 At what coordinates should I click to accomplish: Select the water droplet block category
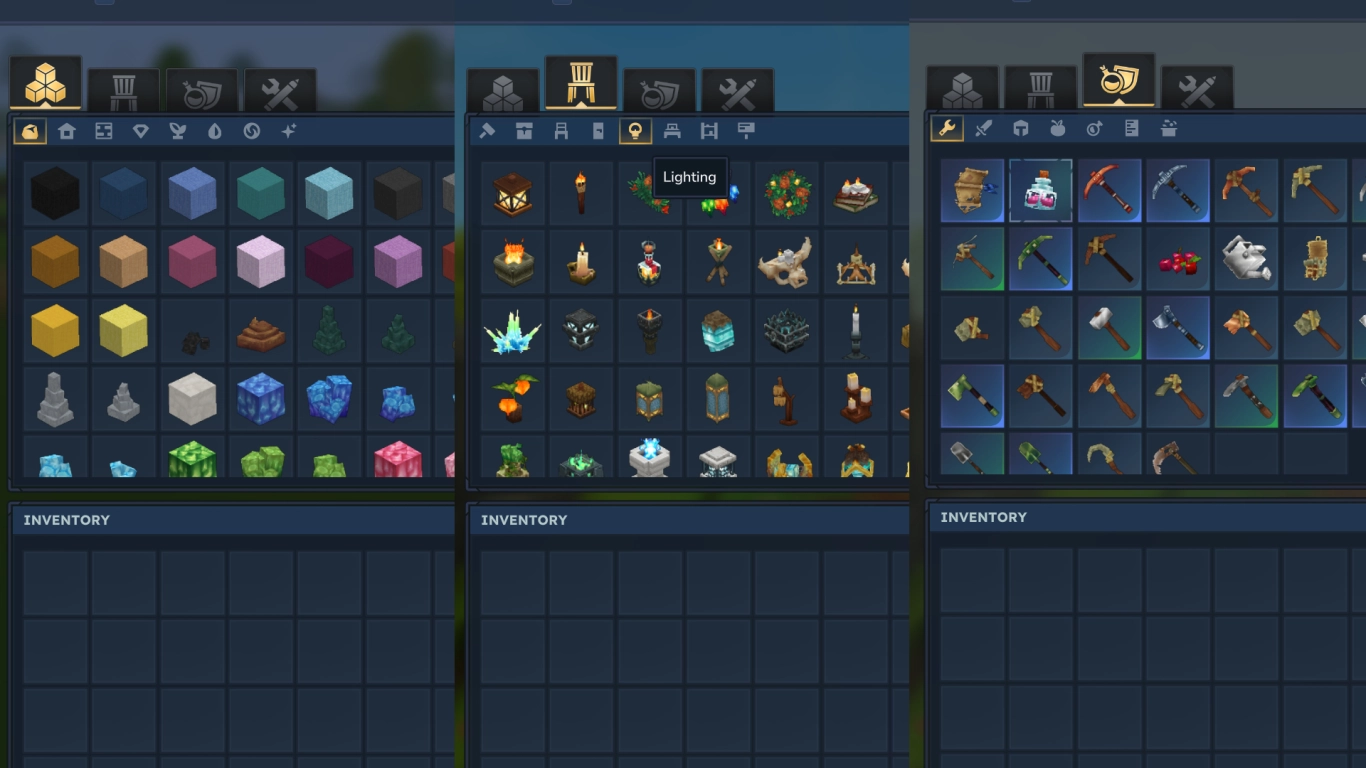point(215,130)
